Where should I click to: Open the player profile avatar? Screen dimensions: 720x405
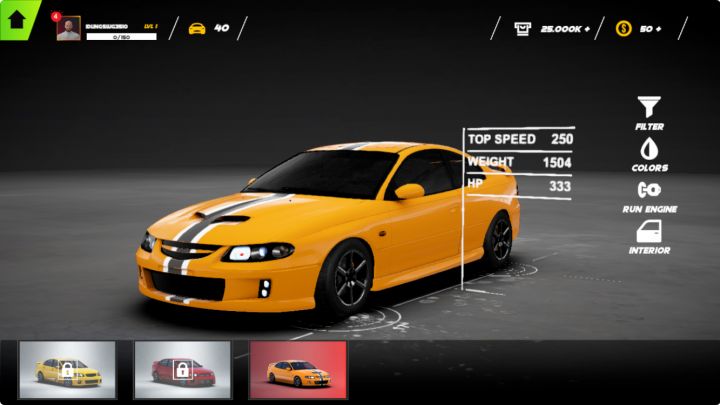click(69, 29)
